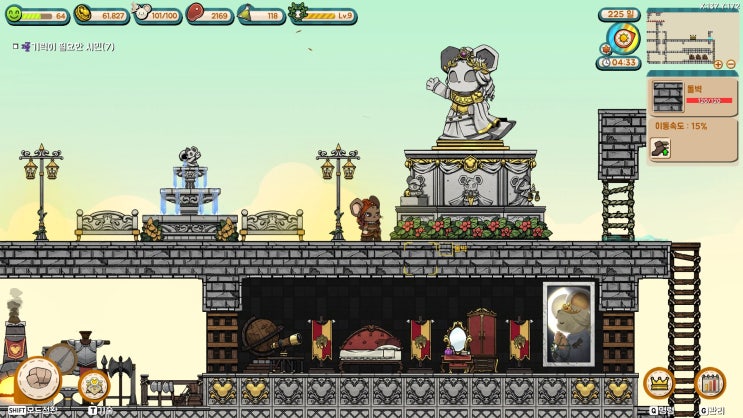The width and height of the screenshot is (743, 418).
Task: Click the stone wall block thumbnail
Action: 667,97
